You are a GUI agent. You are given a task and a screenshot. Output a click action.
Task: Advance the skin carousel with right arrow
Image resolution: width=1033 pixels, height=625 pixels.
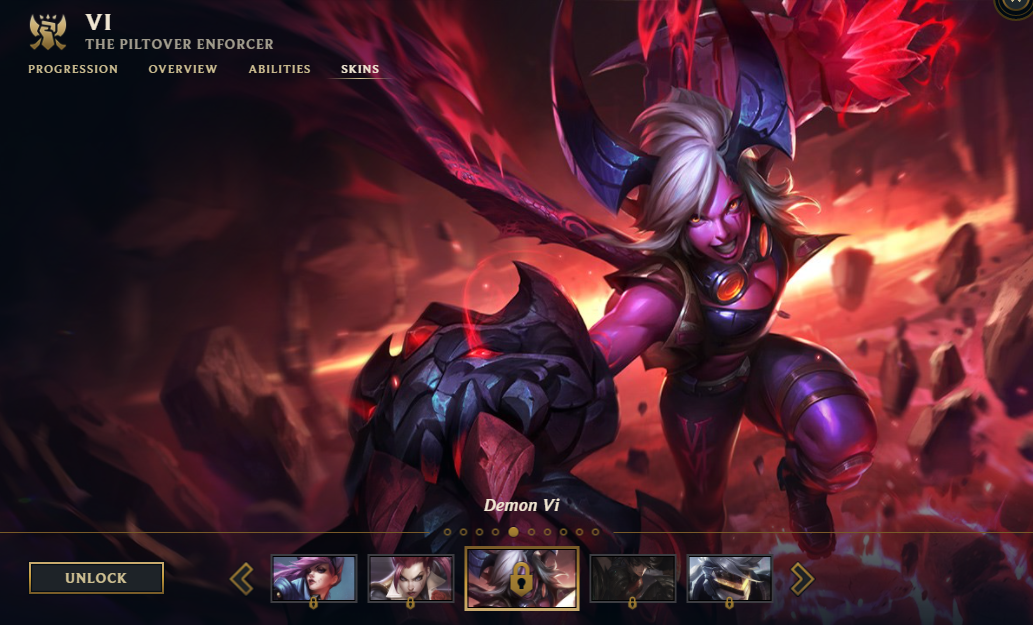802,578
